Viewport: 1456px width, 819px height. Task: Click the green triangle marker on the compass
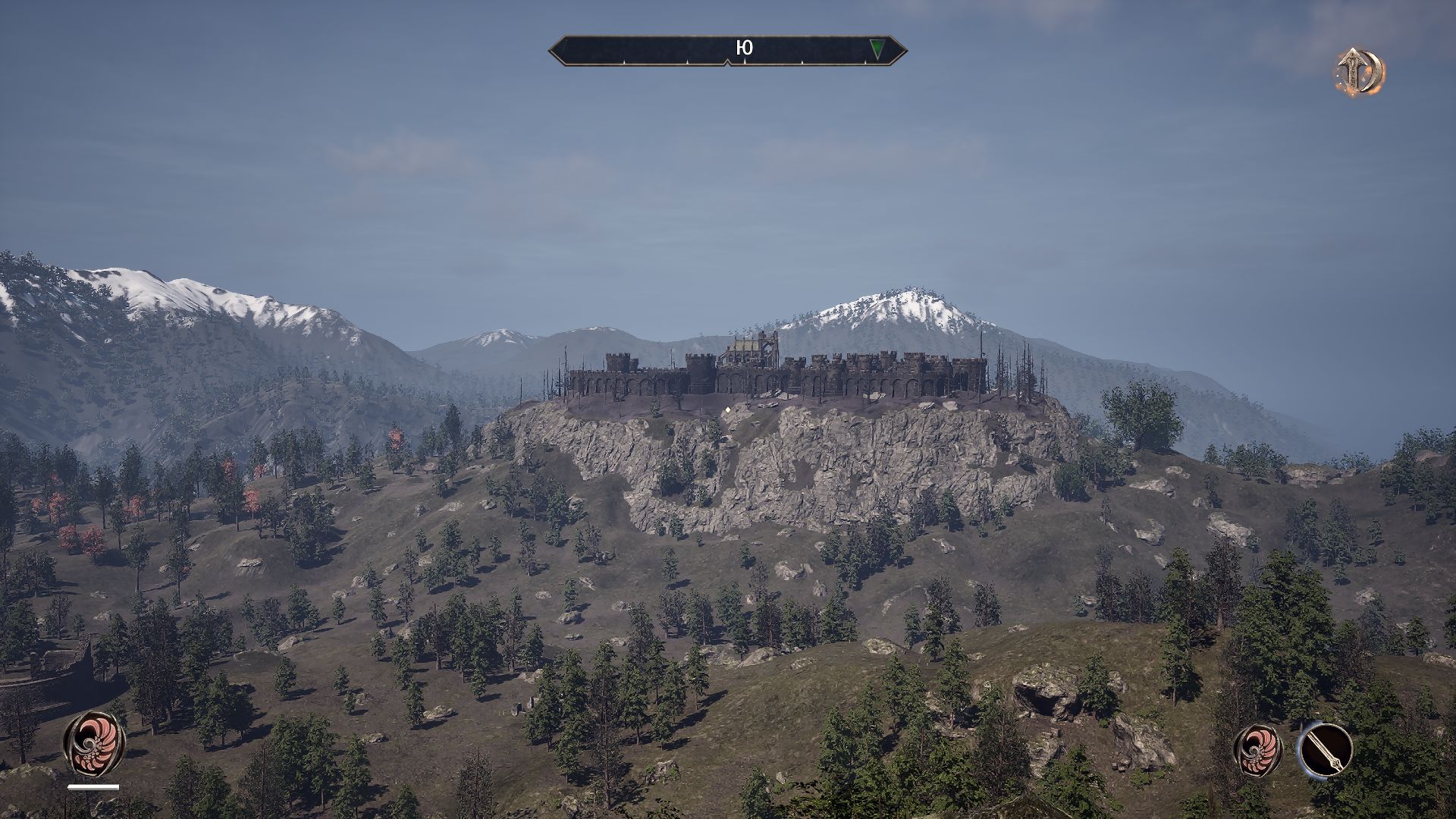pyautogui.click(x=877, y=49)
